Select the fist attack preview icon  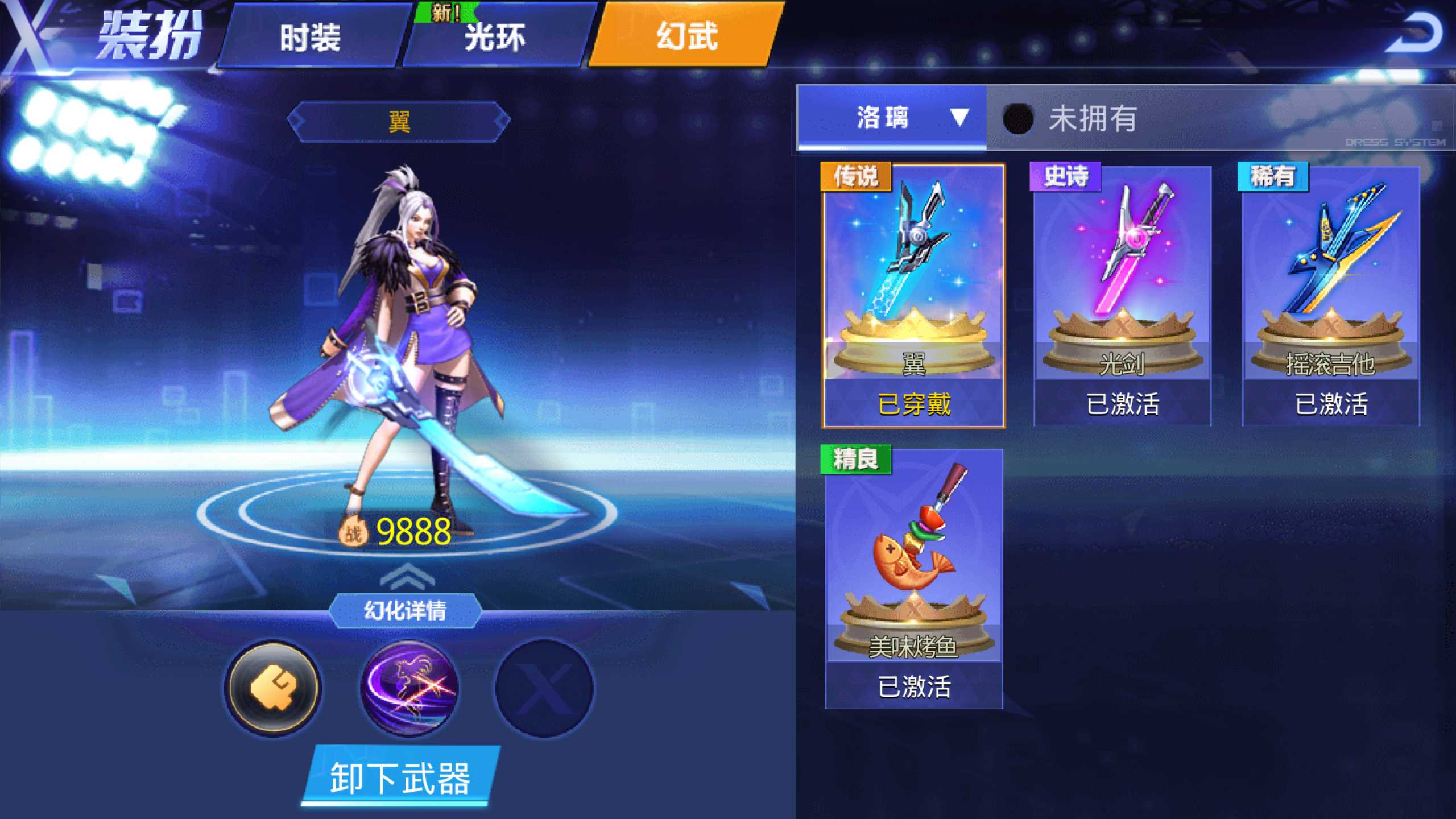tap(275, 688)
